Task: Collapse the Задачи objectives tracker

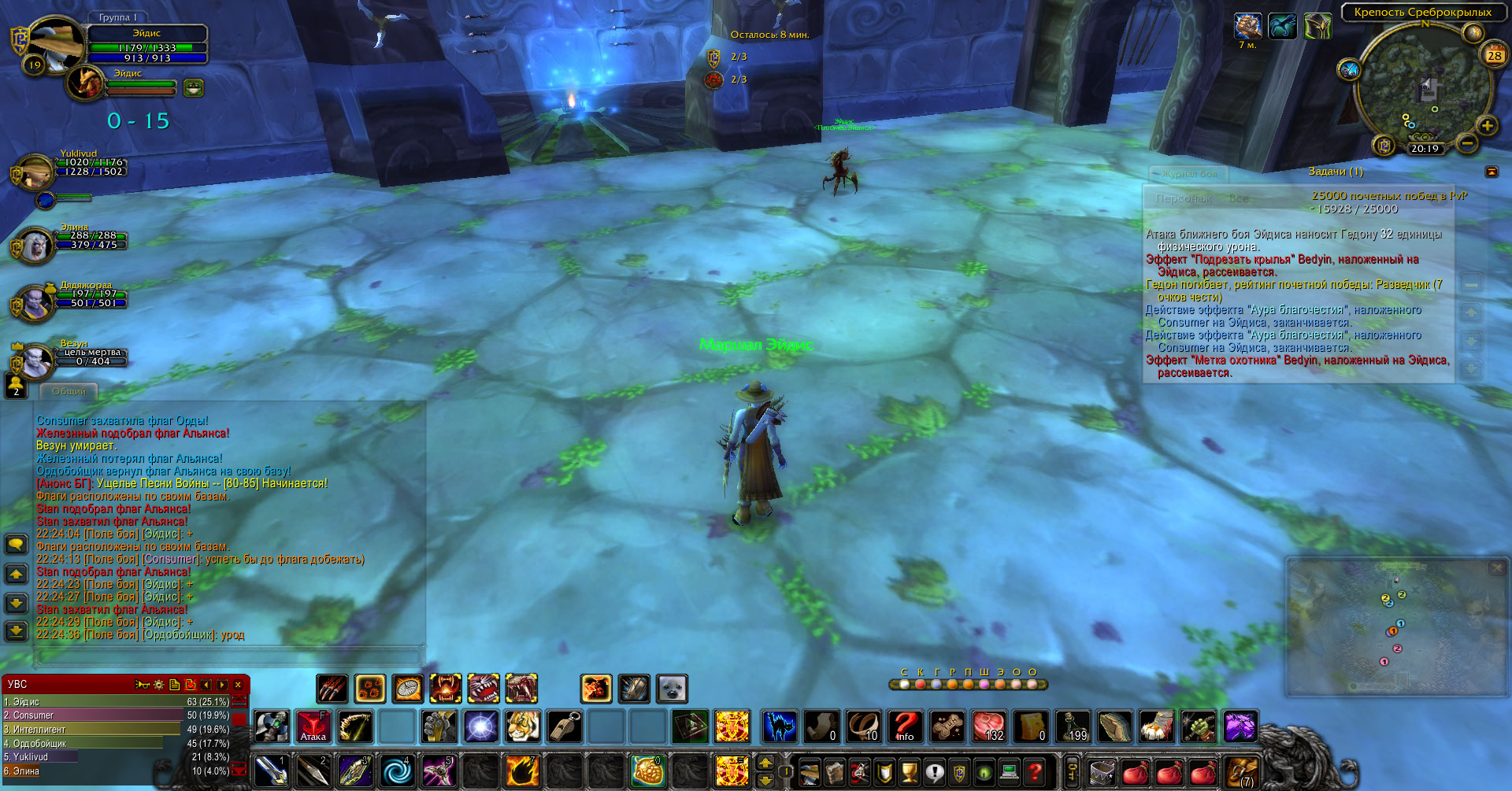Action: click(x=1491, y=172)
